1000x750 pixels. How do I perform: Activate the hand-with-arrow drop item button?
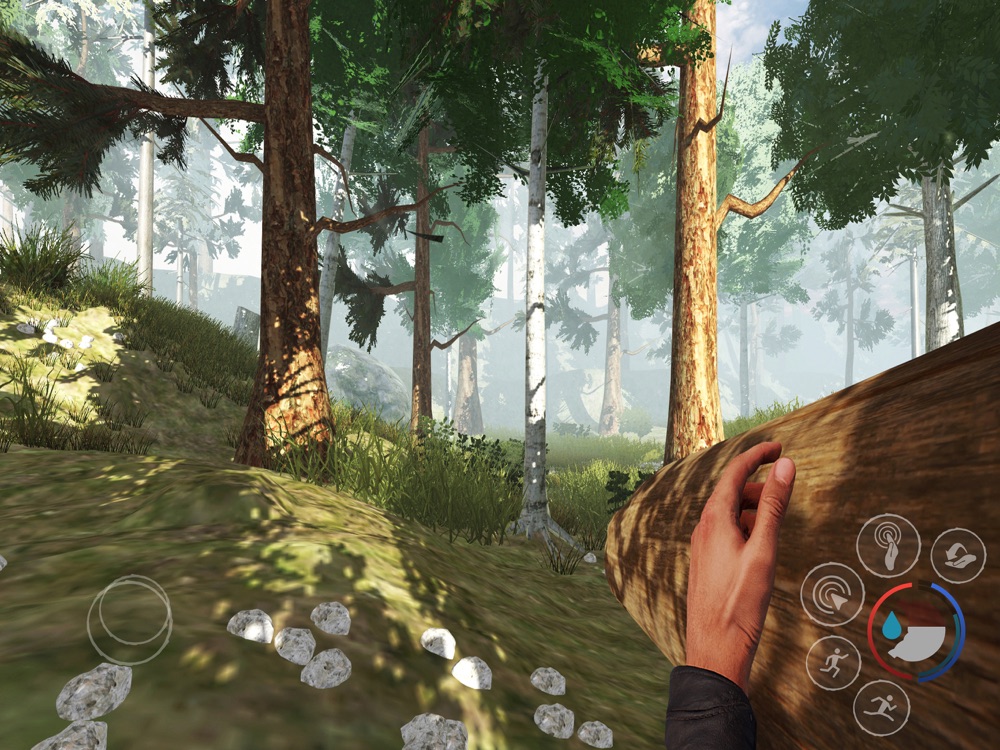958,555
